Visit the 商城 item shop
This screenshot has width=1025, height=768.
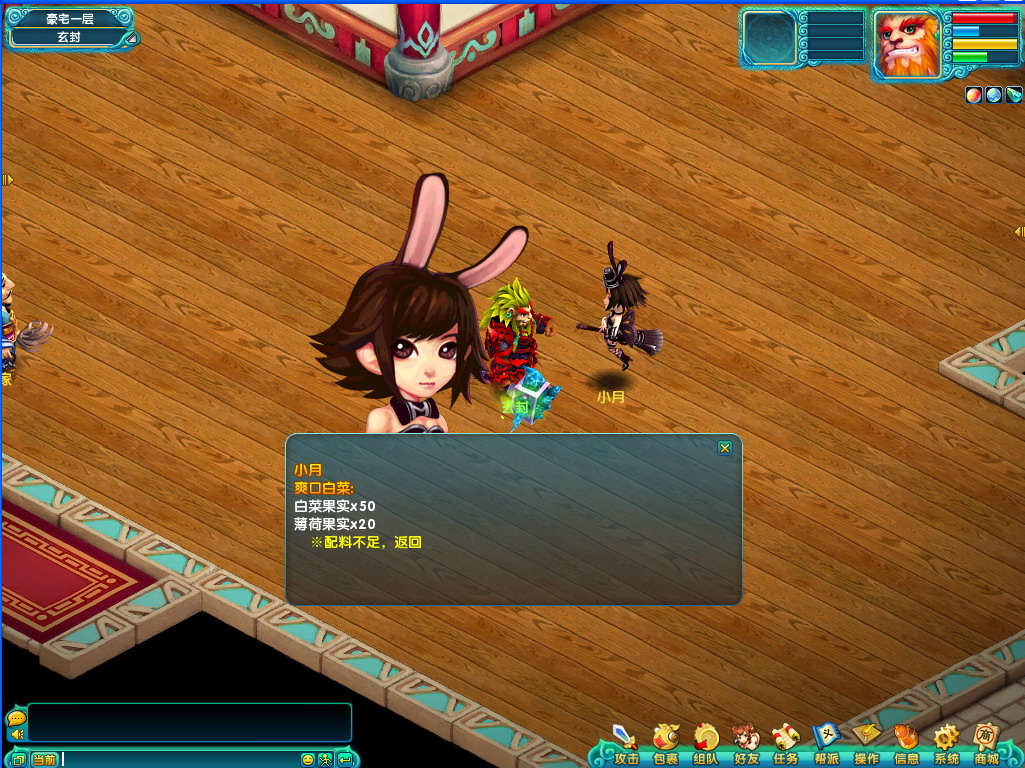[x=986, y=743]
